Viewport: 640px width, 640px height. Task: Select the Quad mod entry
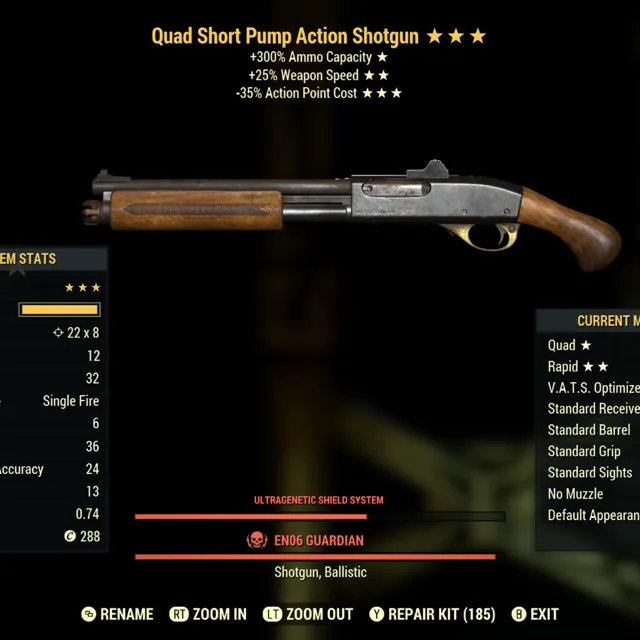569,345
